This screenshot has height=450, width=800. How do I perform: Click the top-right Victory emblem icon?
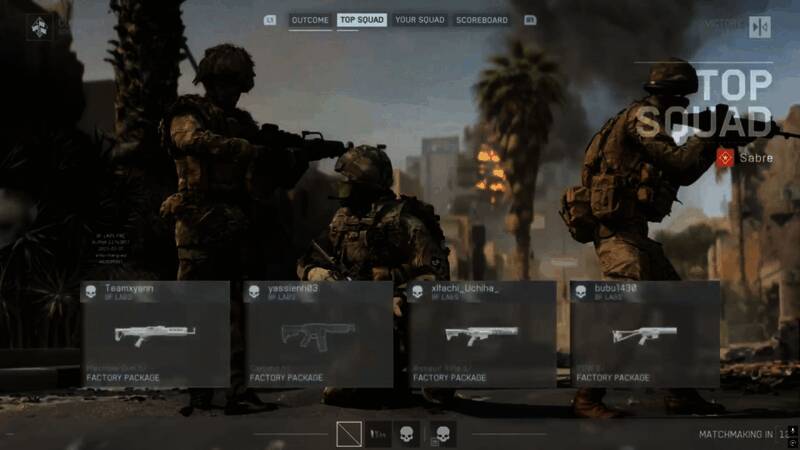pos(759,27)
